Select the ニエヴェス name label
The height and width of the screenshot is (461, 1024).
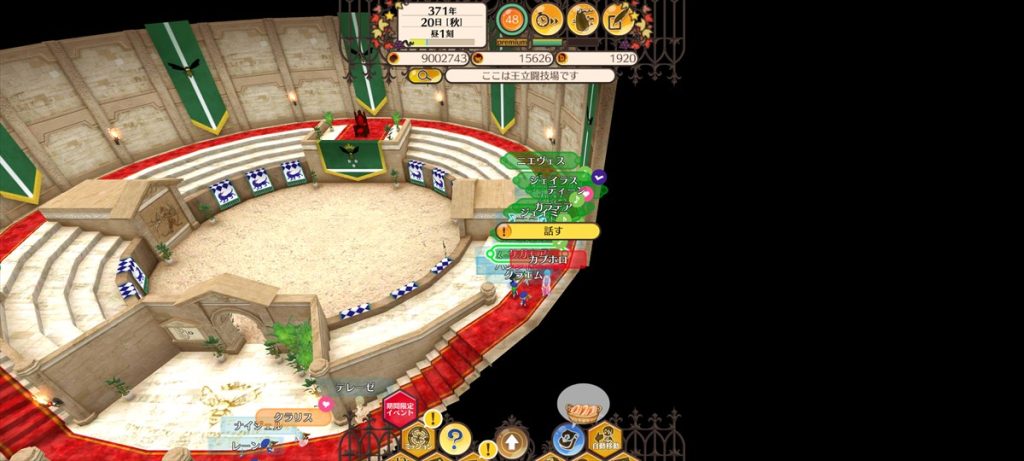541,160
